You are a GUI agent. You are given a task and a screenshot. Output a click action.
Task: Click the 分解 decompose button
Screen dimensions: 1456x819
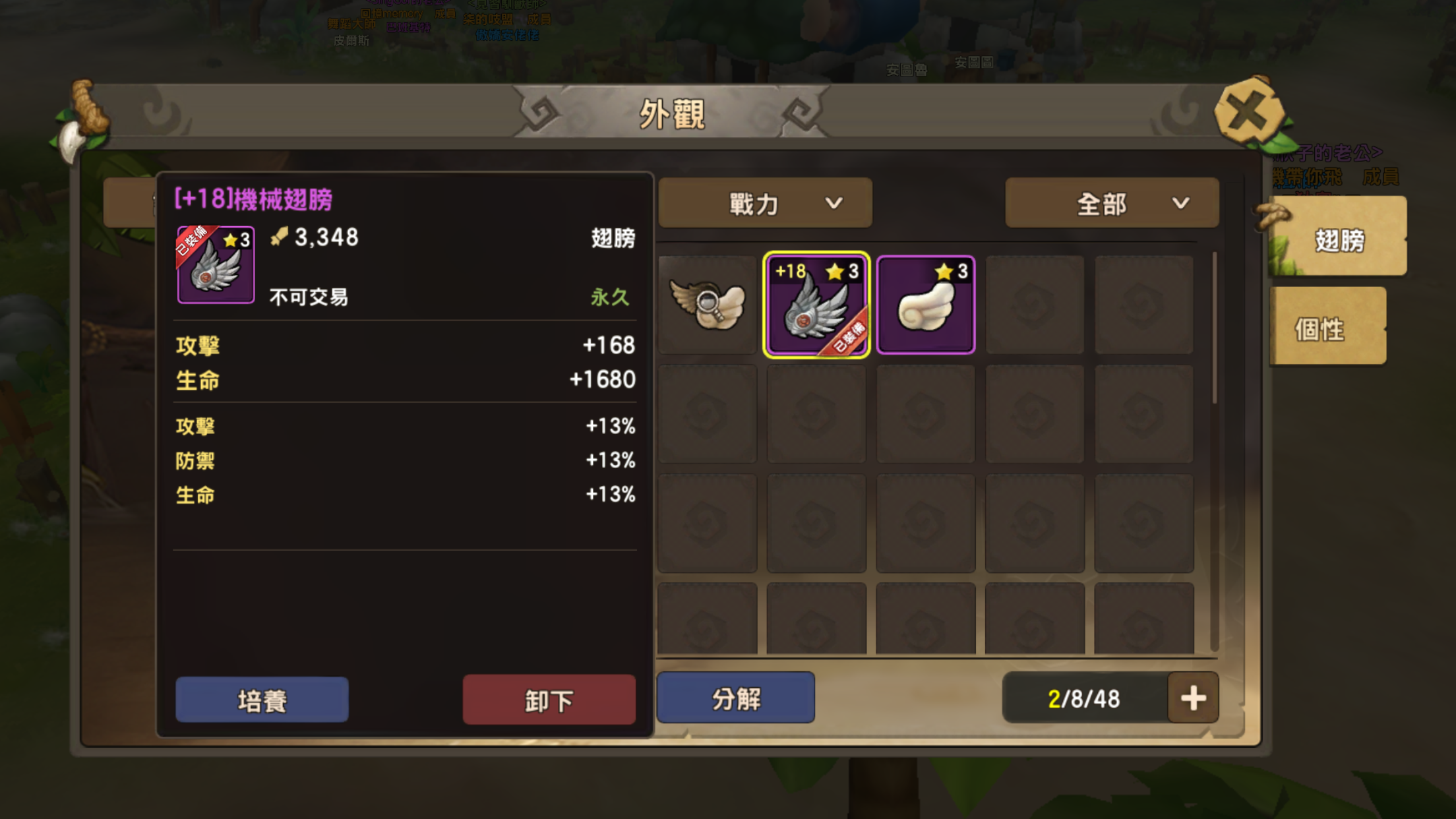pos(736,698)
